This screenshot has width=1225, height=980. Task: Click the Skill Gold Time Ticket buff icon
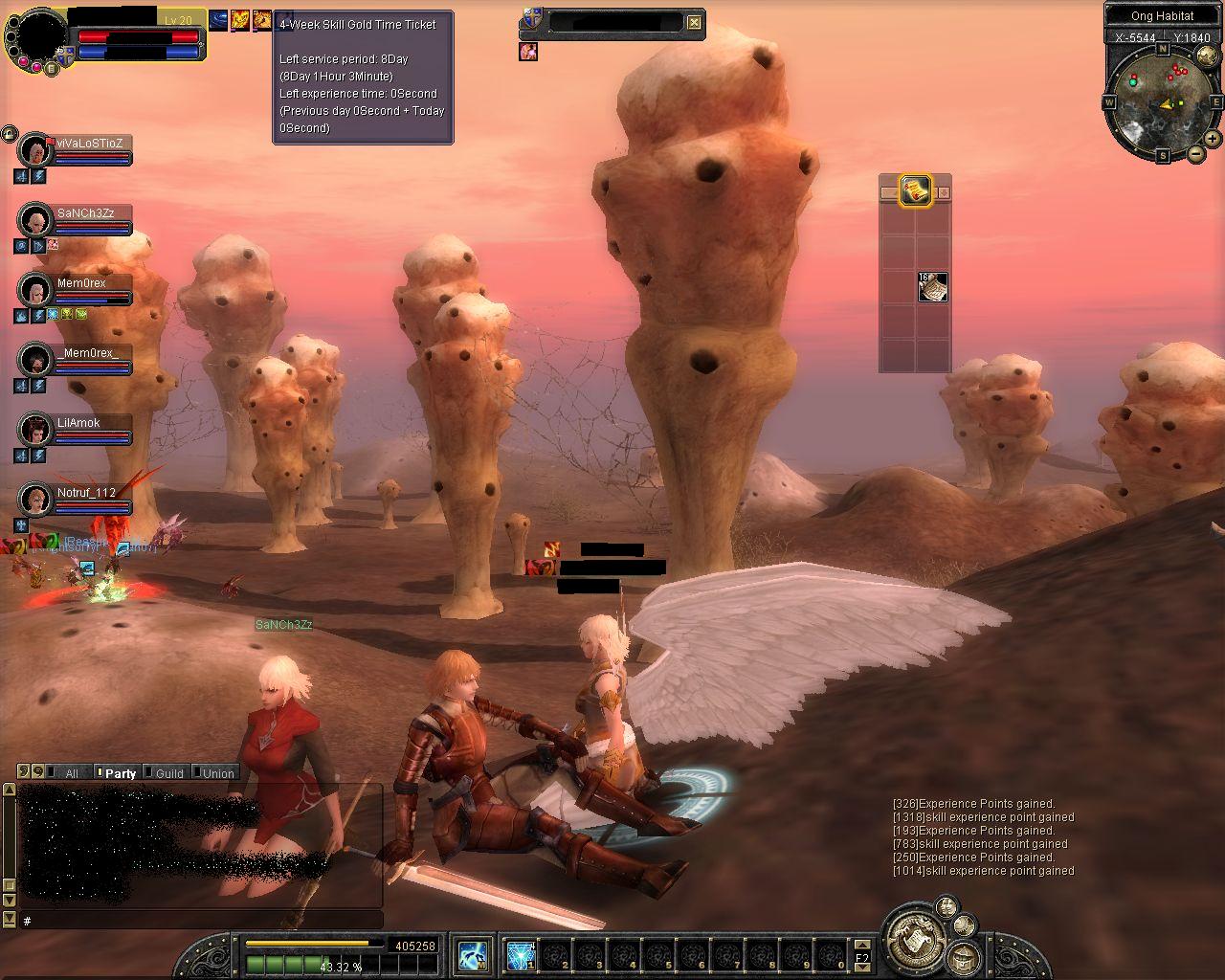pyautogui.click(x=261, y=20)
